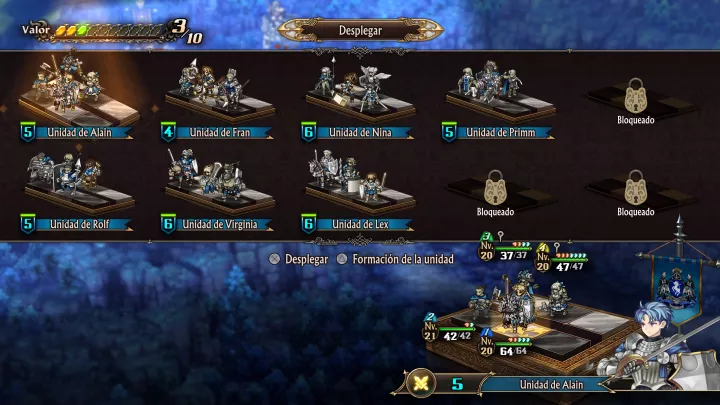Image resolution: width=720 pixels, height=405 pixels.
Task: Pick the Unidad de Lex squad
Action: pos(358,190)
